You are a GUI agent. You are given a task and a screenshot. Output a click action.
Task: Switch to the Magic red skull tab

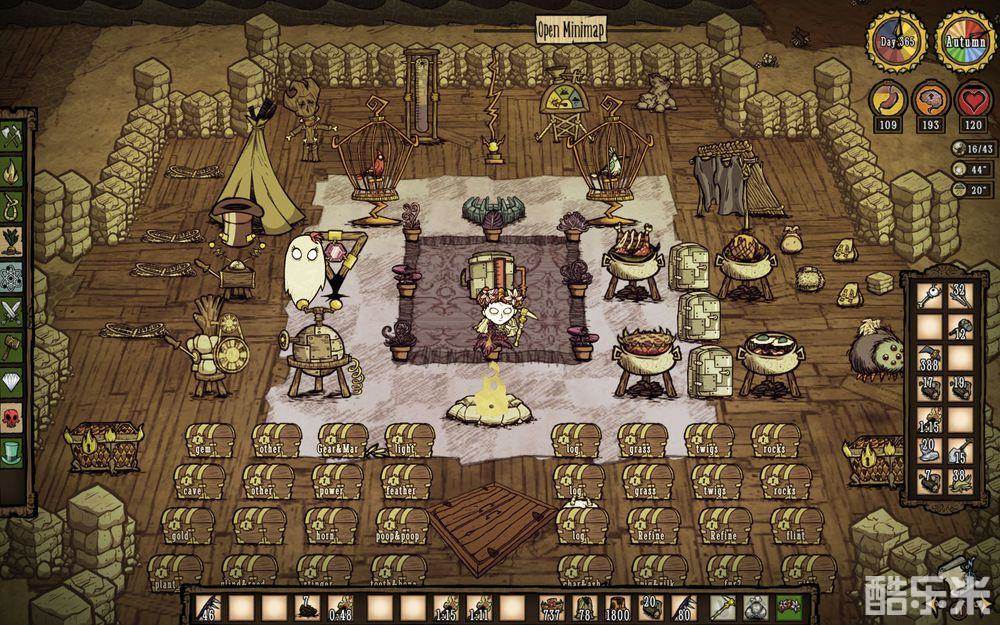tap(13, 416)
